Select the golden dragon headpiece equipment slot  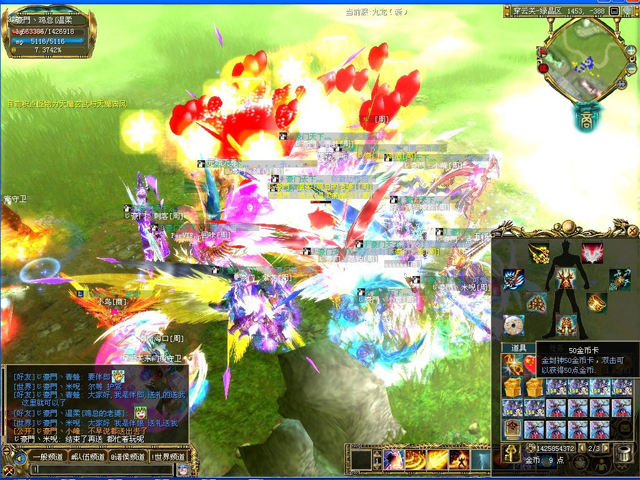[x=538, y=252]
